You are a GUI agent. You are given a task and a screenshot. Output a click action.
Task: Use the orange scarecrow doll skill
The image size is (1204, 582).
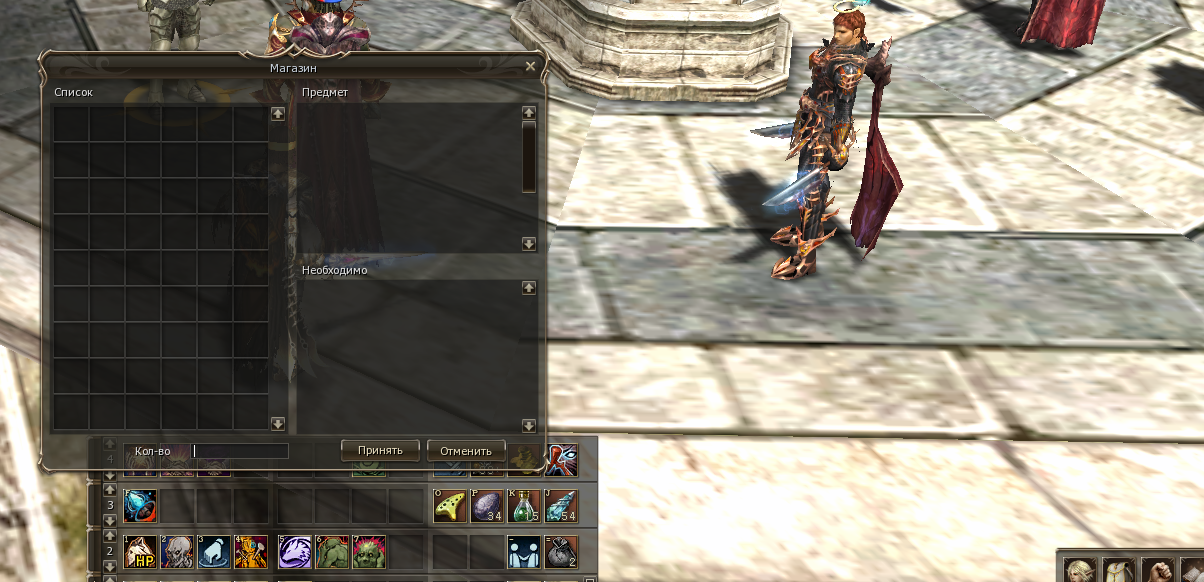point(250,551)
